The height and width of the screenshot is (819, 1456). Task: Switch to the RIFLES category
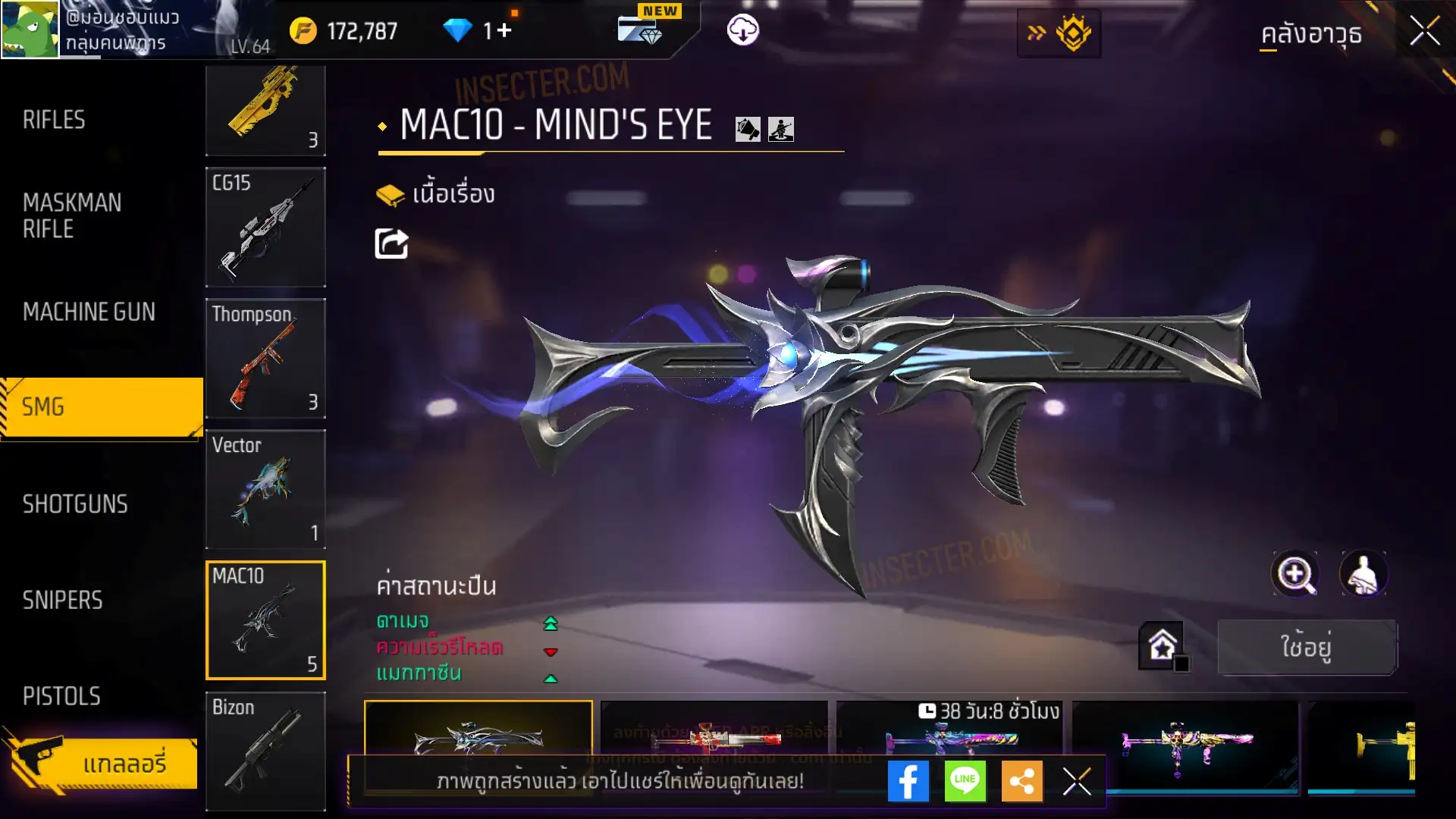click(x=54, y=120)
